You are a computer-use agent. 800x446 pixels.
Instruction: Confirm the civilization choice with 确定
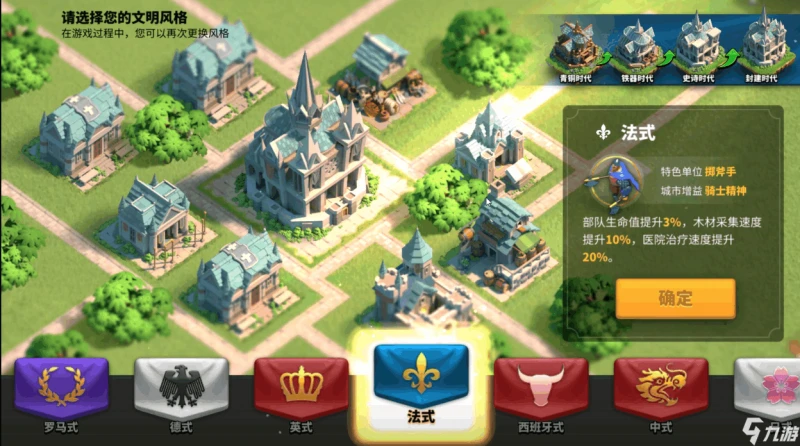(675, 298)
